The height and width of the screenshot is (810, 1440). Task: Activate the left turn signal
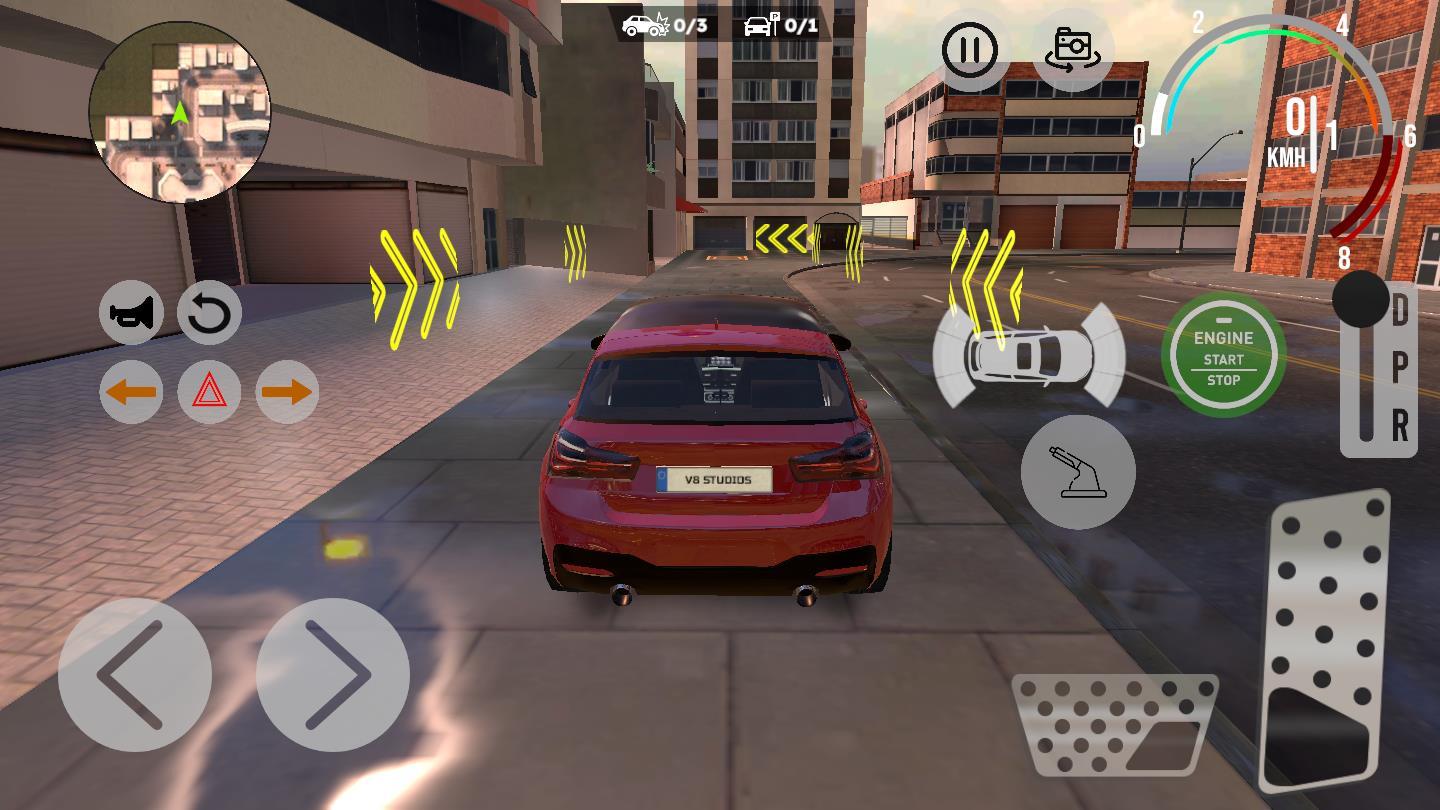pyautogui.click(x=131, y=391)
